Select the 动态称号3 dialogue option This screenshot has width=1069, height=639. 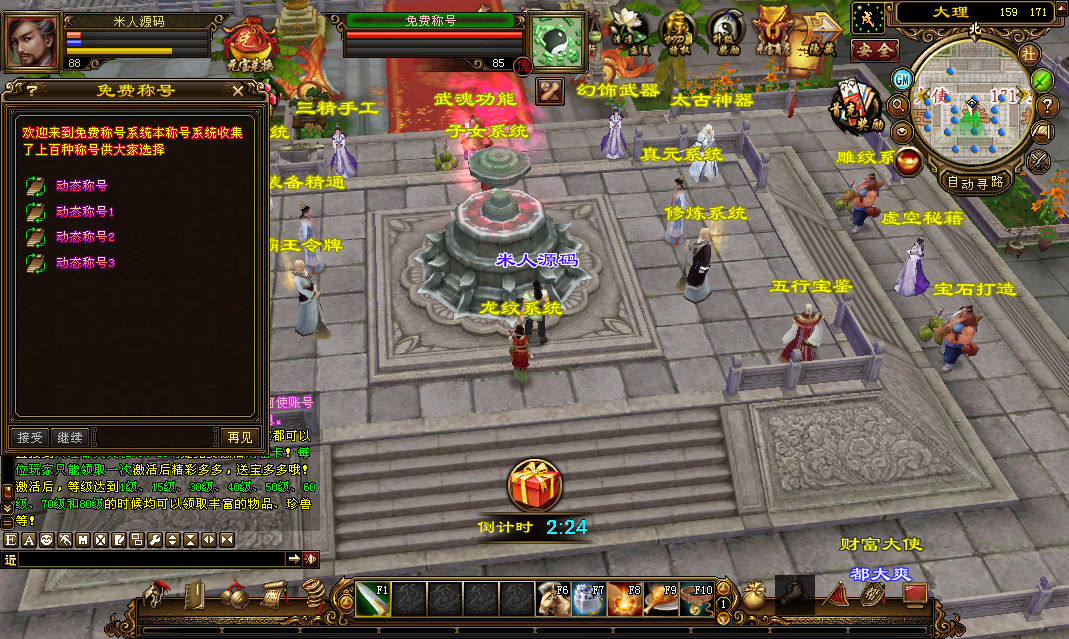[85, 263]
